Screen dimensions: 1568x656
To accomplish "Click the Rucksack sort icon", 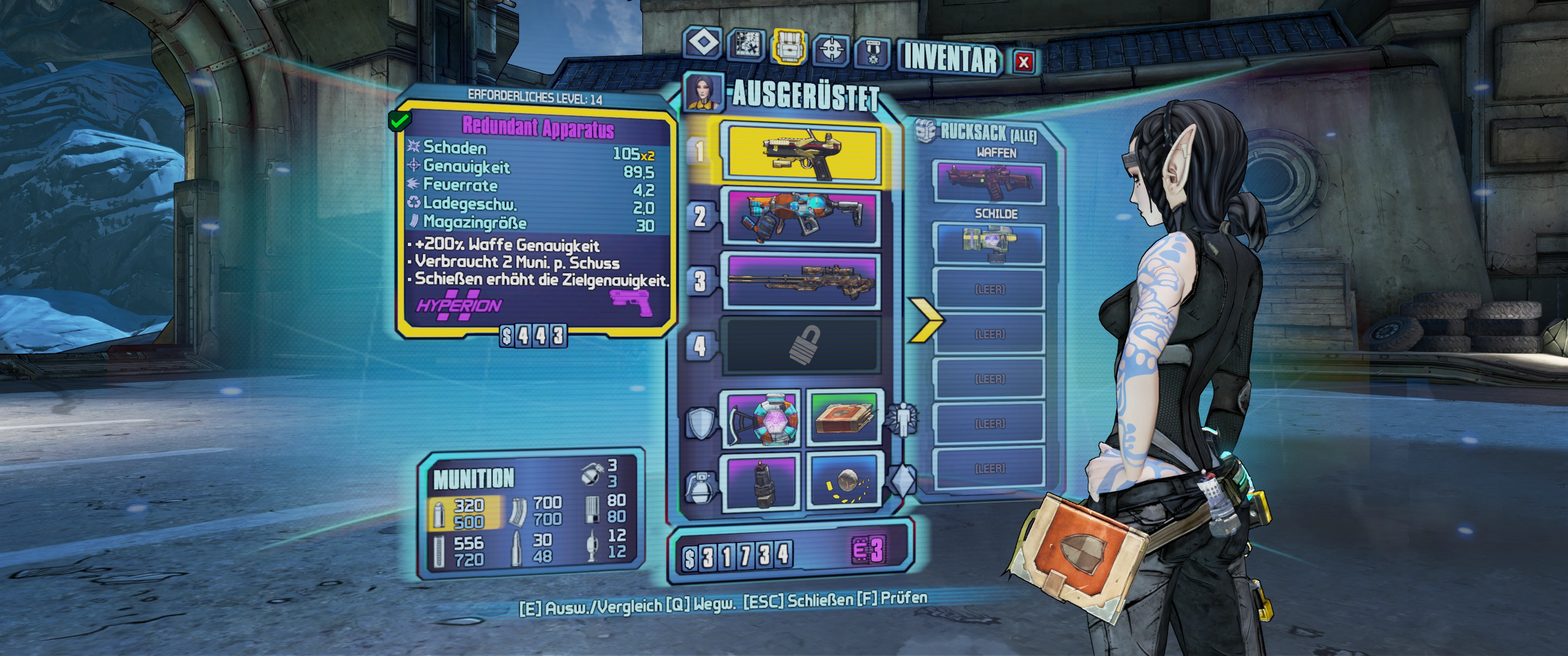I will (x=925, y=130).
